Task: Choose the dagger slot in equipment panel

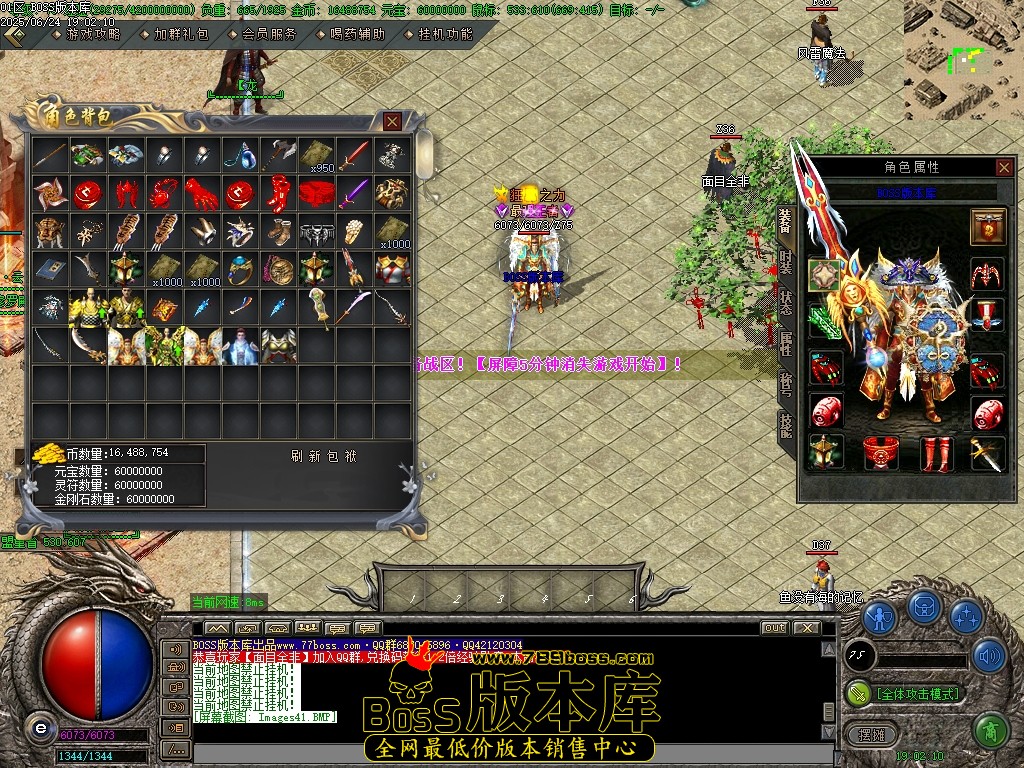Action: (987, 453)
